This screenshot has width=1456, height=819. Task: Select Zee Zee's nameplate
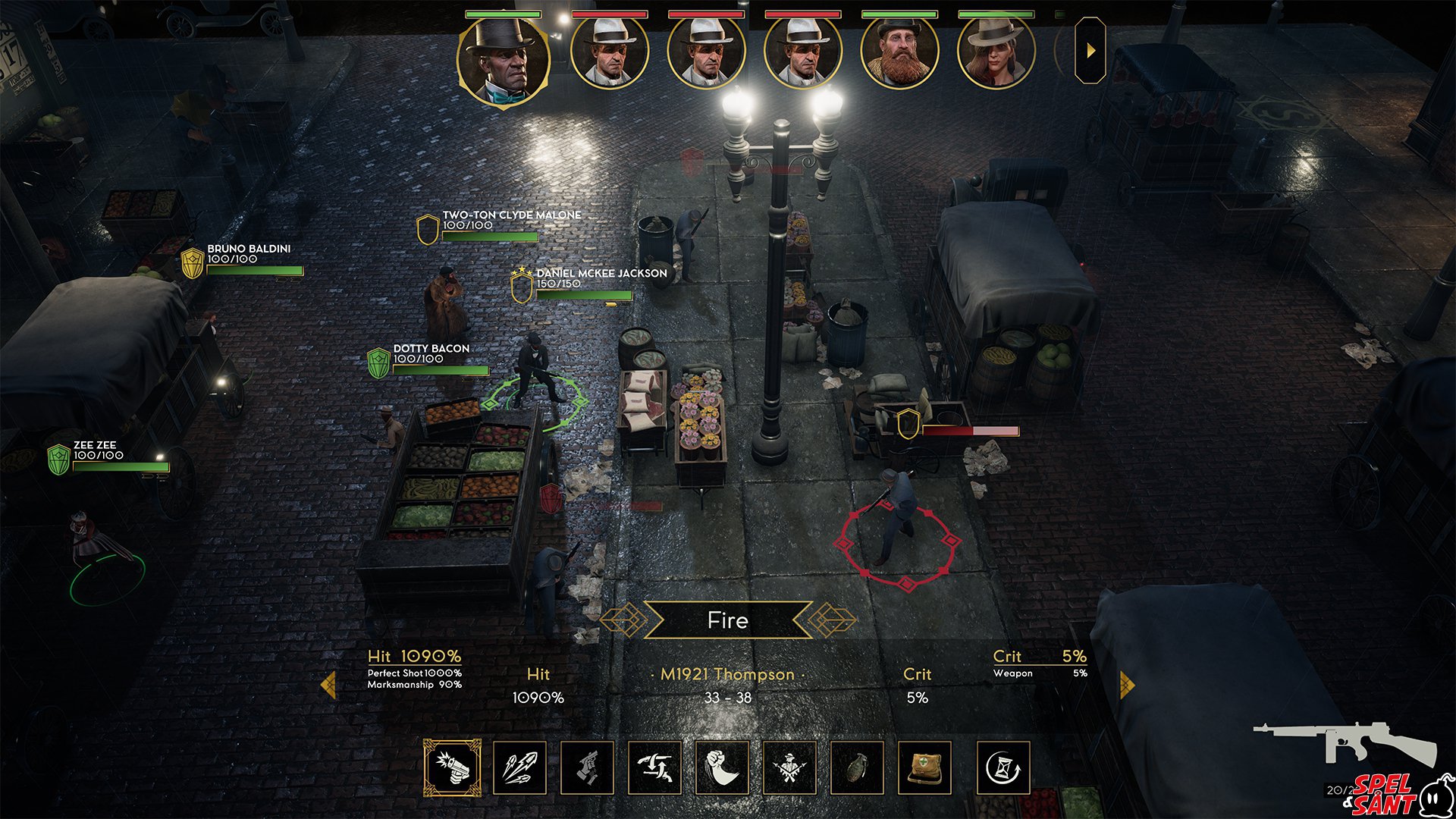point(96,450)
